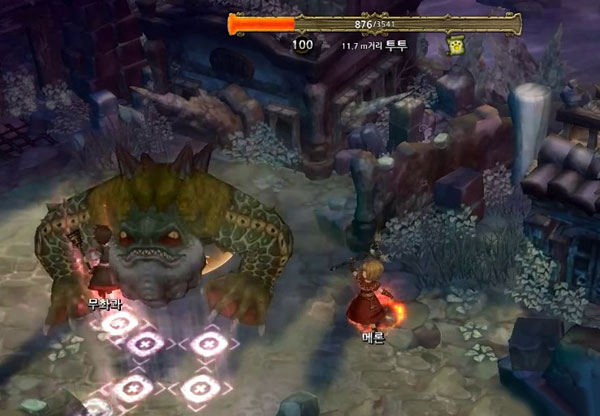Click the yellow paw scroll icon
Screen dimensions: 600x416
pos(457,46)
